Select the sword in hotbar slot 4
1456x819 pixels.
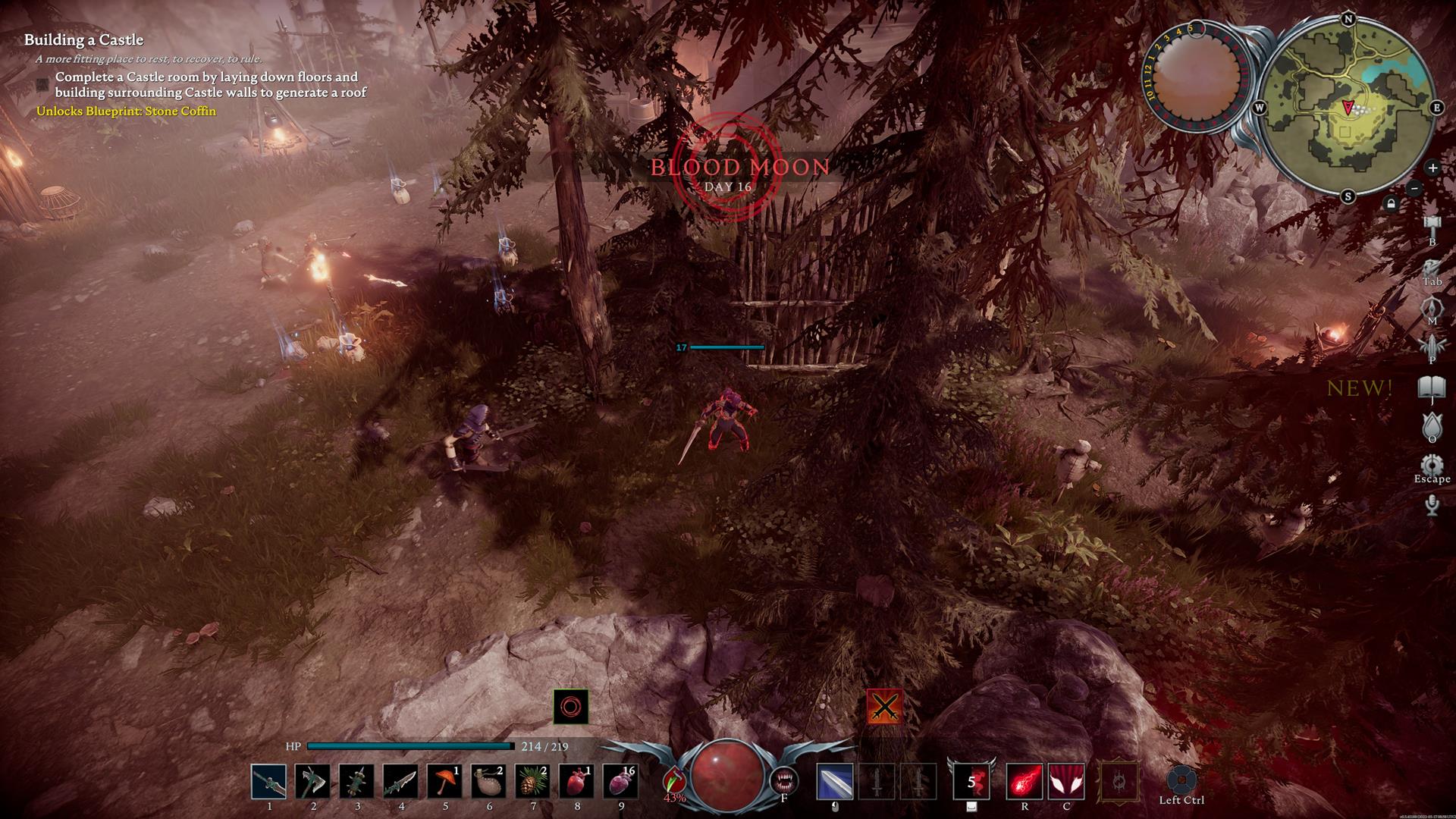[x=400, y=782]
